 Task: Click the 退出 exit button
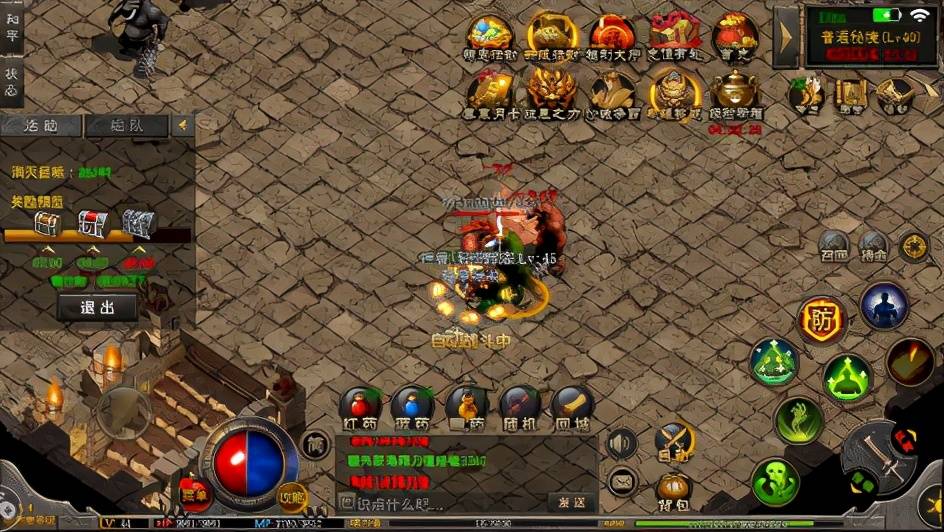97,307
